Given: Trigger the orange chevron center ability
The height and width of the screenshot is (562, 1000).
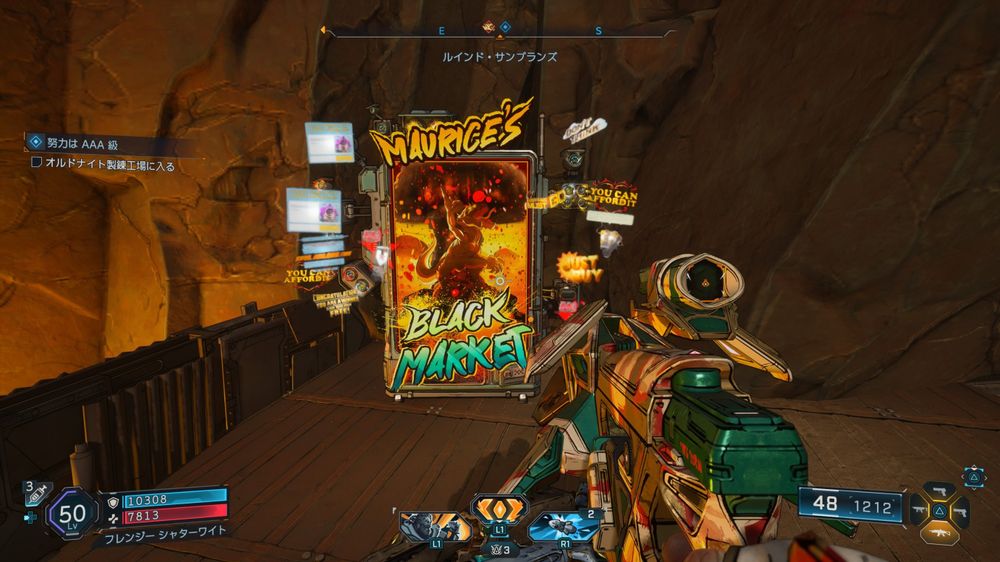Looking at the screenshot, I should [499, 510].
